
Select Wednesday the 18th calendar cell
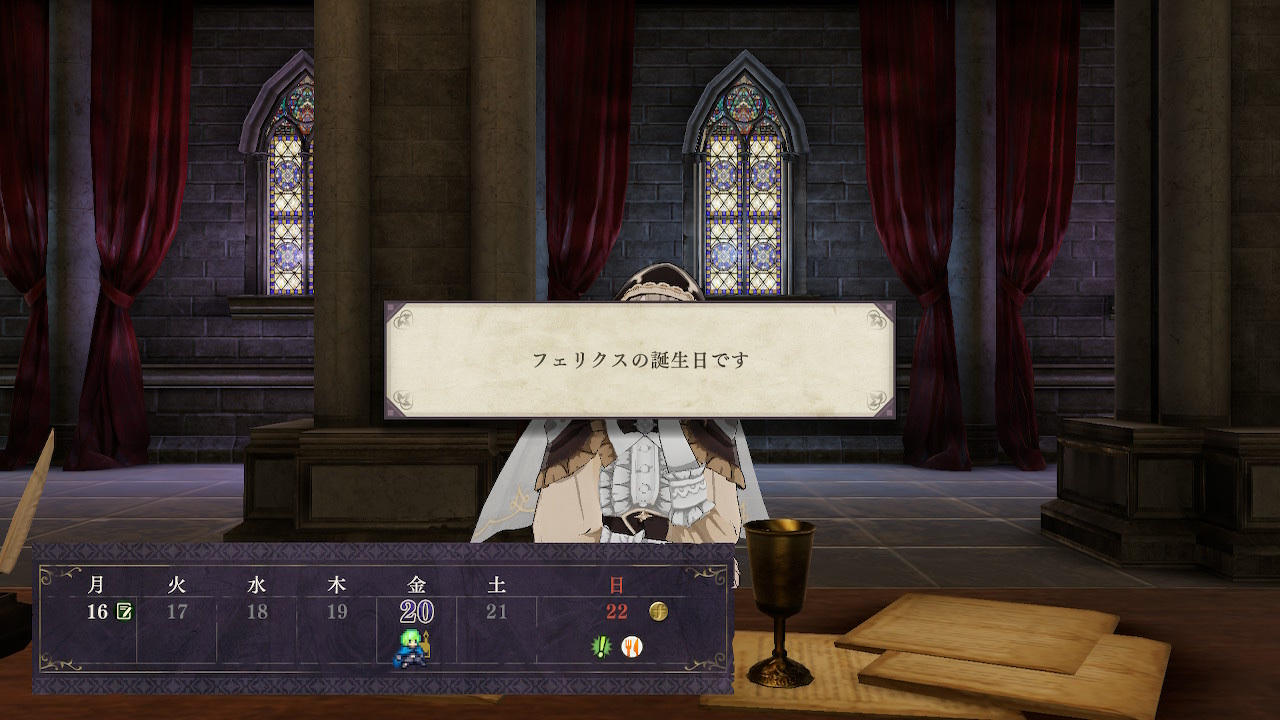coord(257,611)
